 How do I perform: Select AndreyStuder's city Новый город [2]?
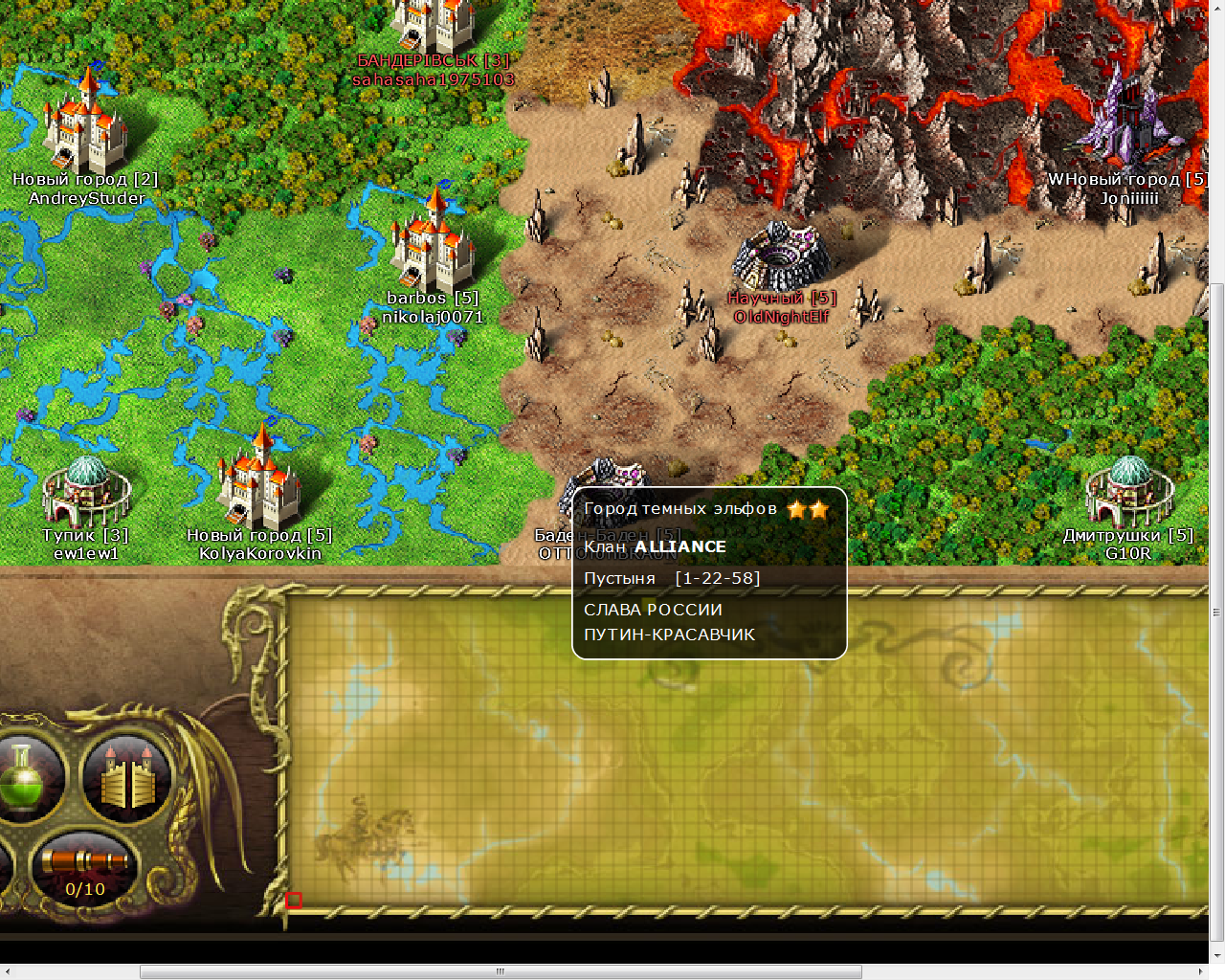click(84, 124)
